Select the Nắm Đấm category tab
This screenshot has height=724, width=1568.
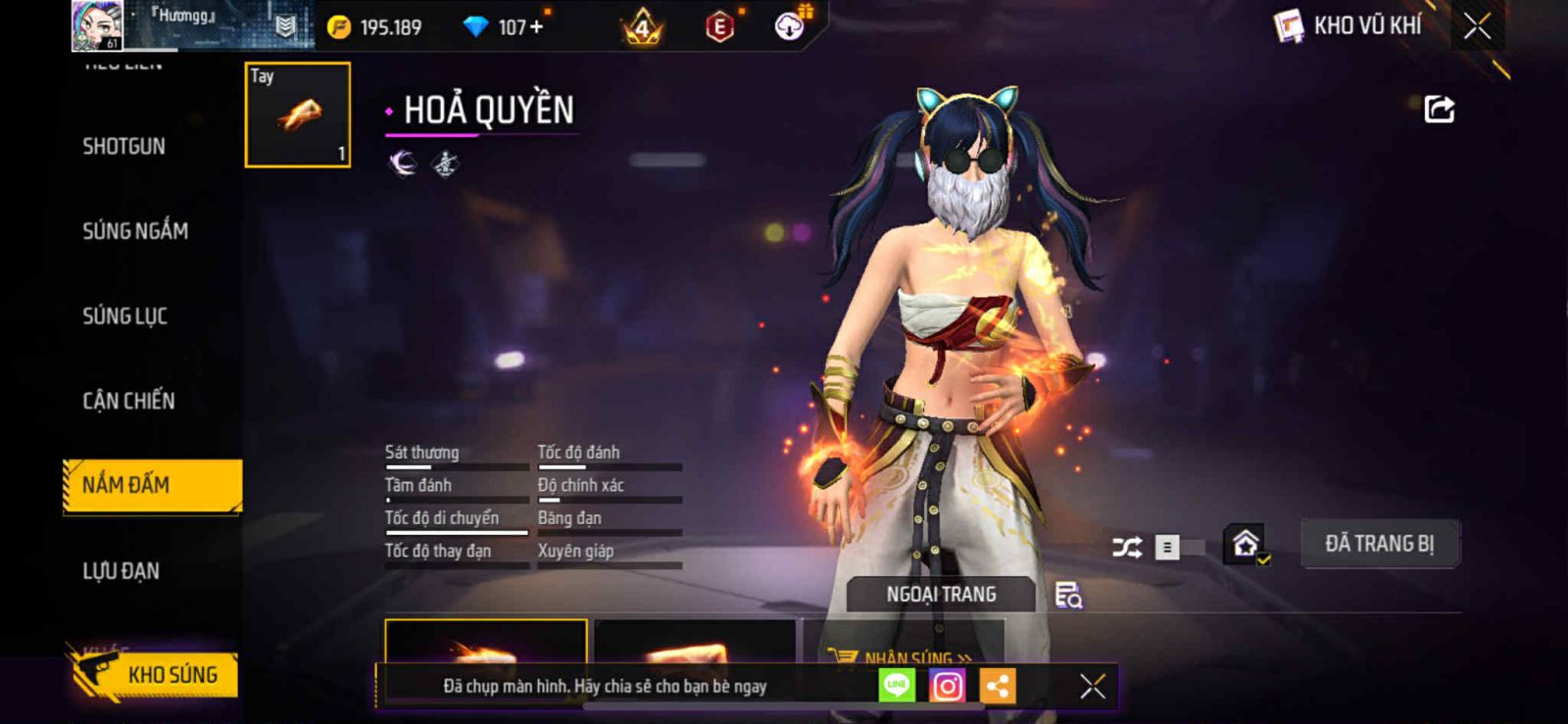(x=152, y=485)
